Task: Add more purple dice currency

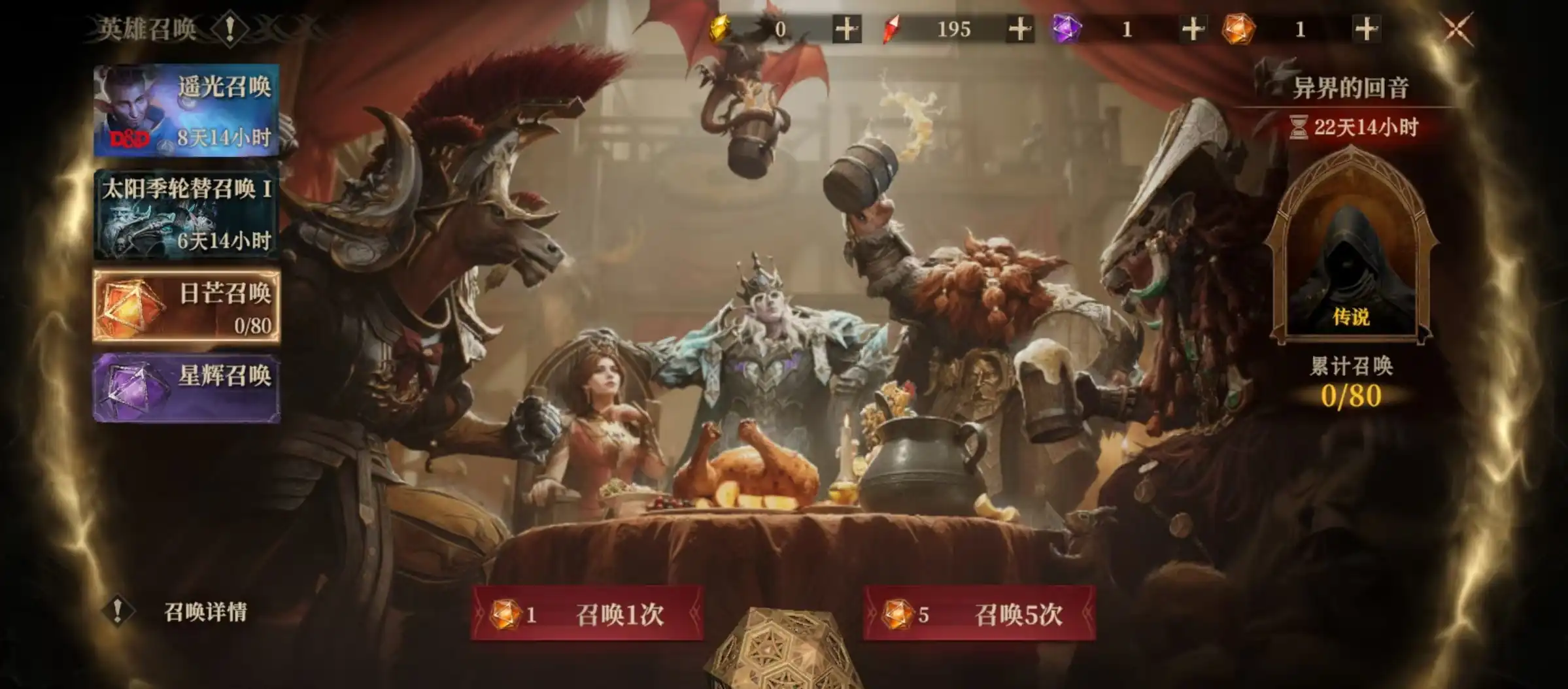Action: 1193,29
